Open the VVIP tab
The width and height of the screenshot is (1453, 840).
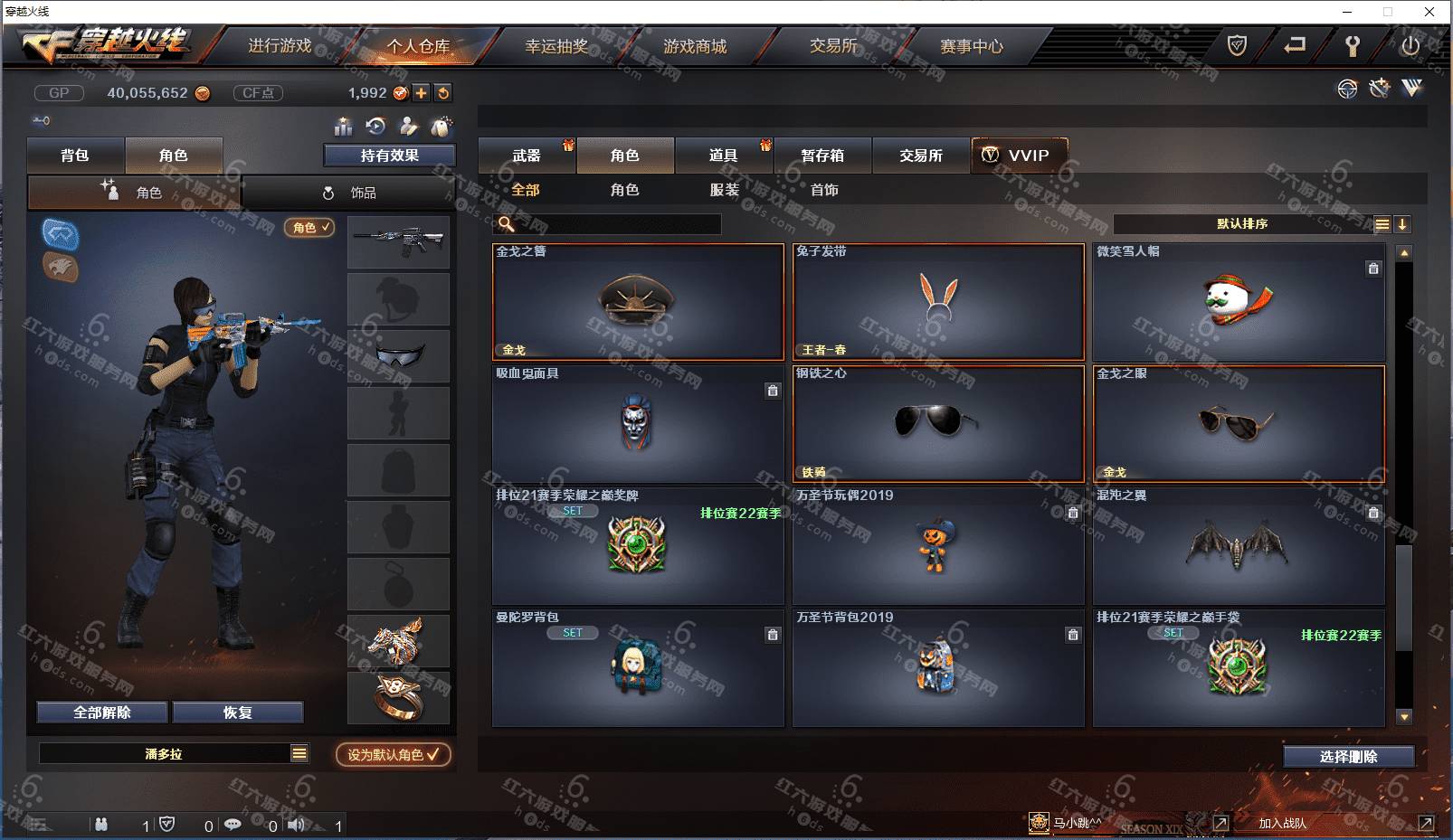[1019, 156]
